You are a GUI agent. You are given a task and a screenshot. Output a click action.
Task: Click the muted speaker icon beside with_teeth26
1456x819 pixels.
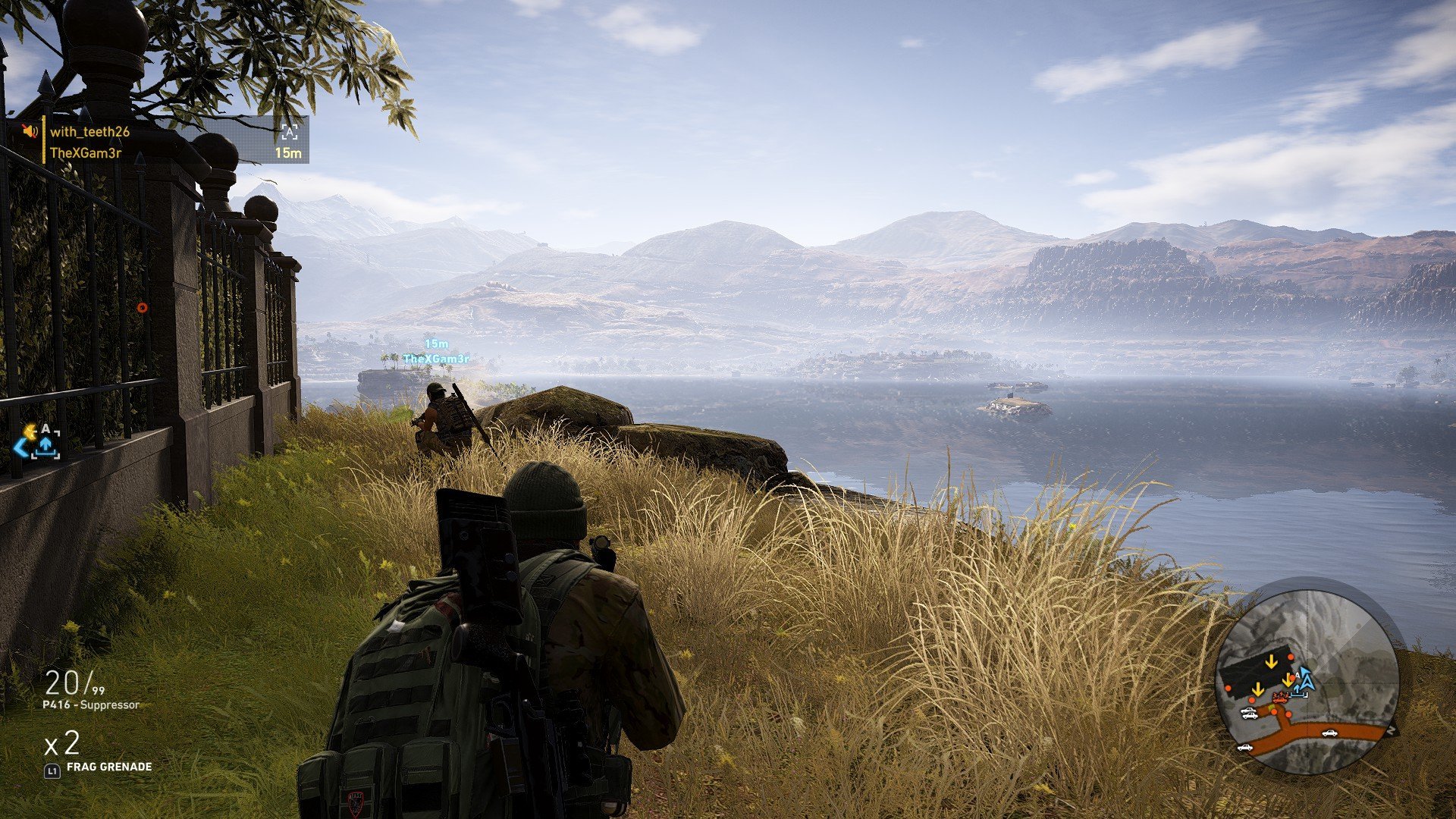(30, 131)
